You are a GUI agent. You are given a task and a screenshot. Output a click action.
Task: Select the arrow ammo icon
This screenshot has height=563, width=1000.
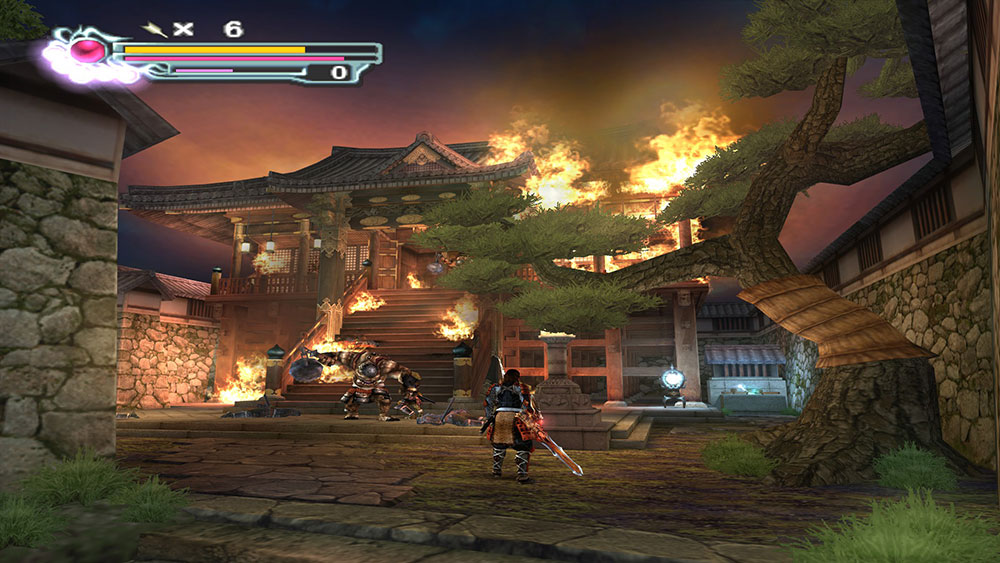(155, 29)
